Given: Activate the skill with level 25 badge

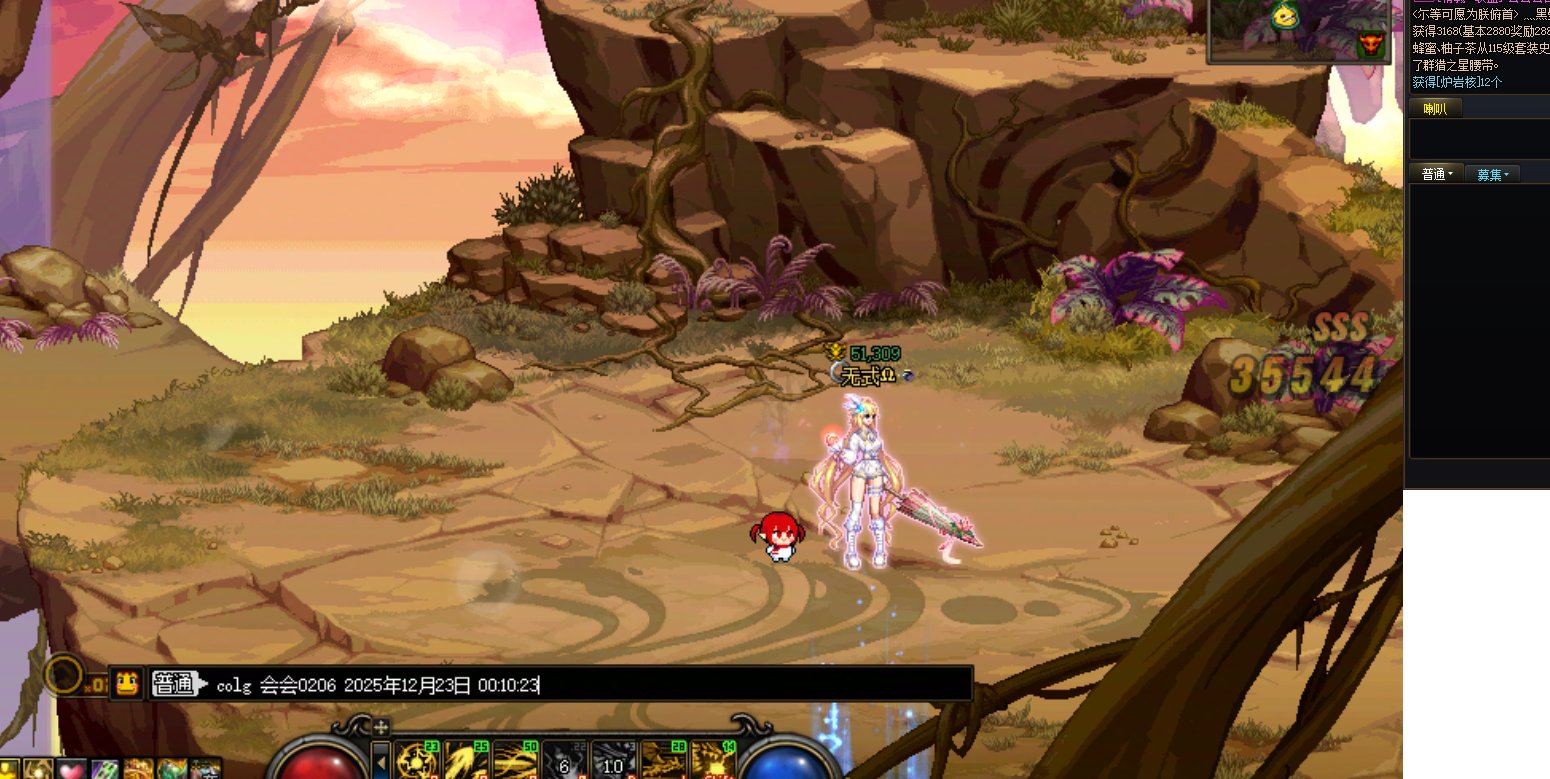Looking at the screenshot, I should [465, 762].
